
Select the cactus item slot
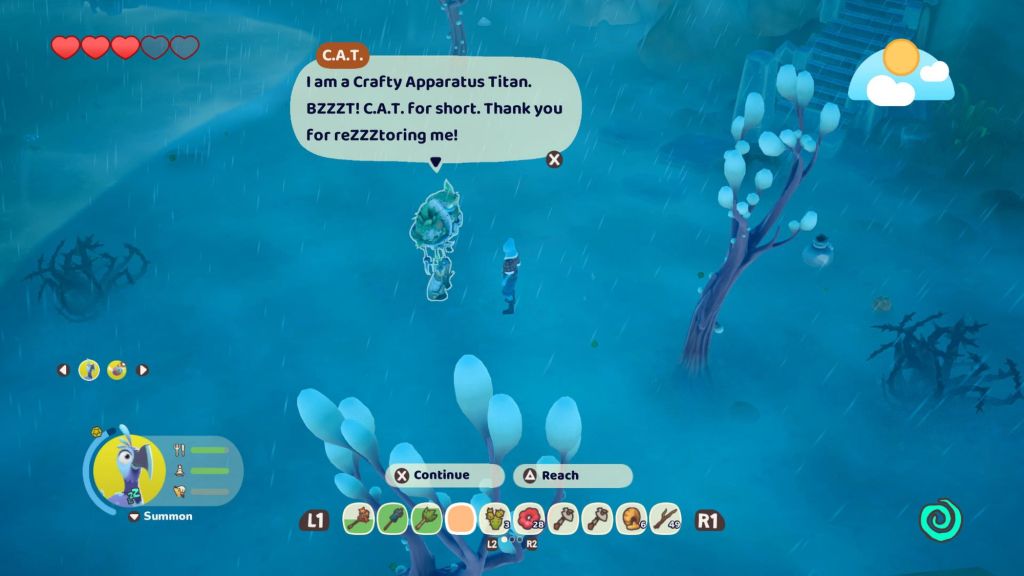[x=494, y=519]
